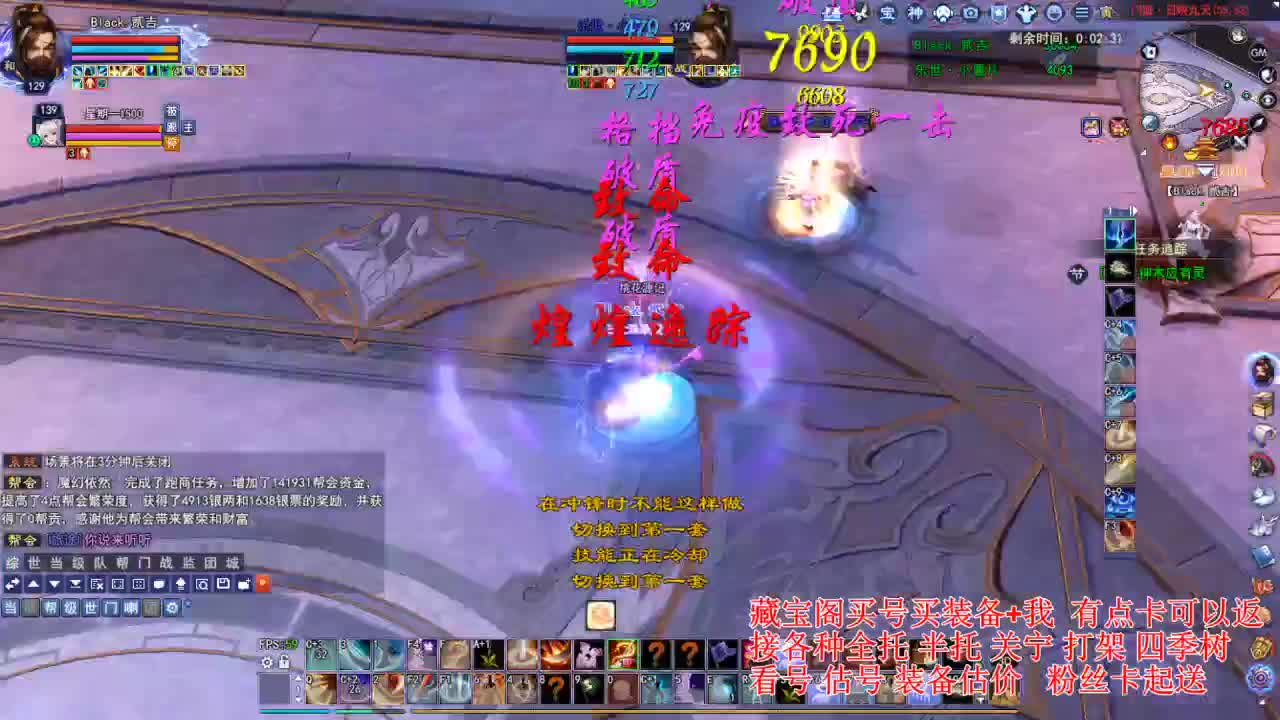This screenshot has height=720, width=1280.
Task: Switch to the 综 general chat tab
Action: click(12, 561)
